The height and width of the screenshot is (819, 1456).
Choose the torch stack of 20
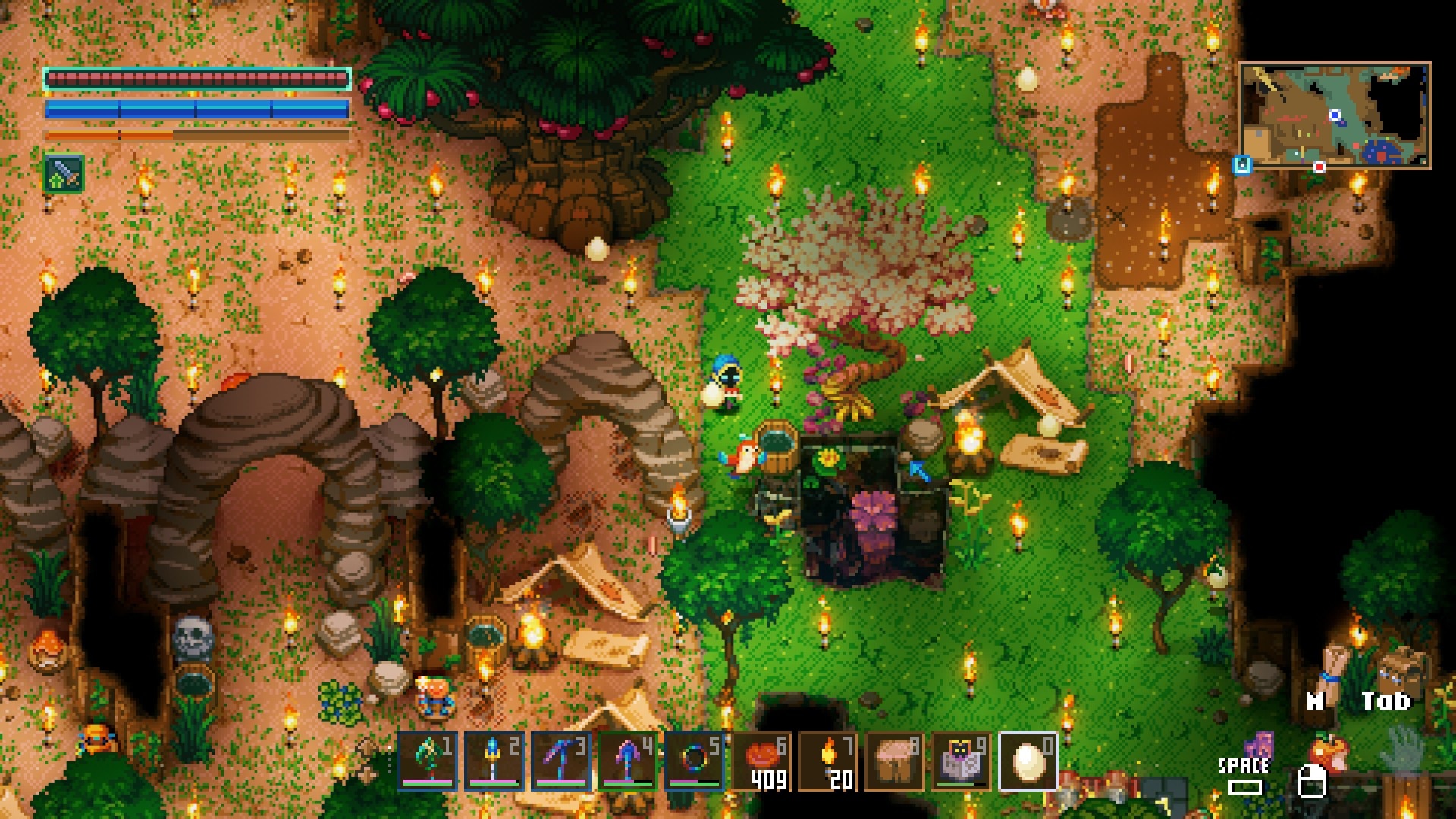pos(828,761)
